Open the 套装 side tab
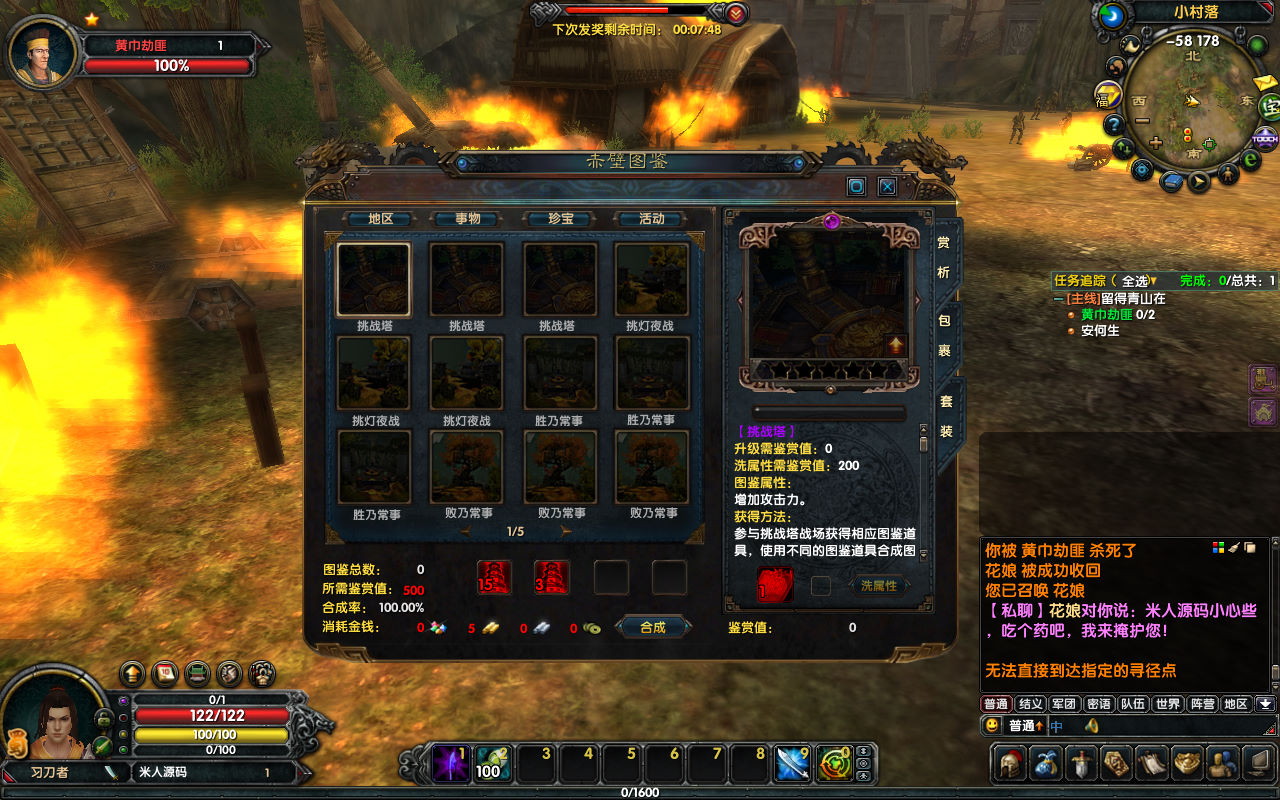The height and width of the screenshot is (800, 1280). (945, 416)
